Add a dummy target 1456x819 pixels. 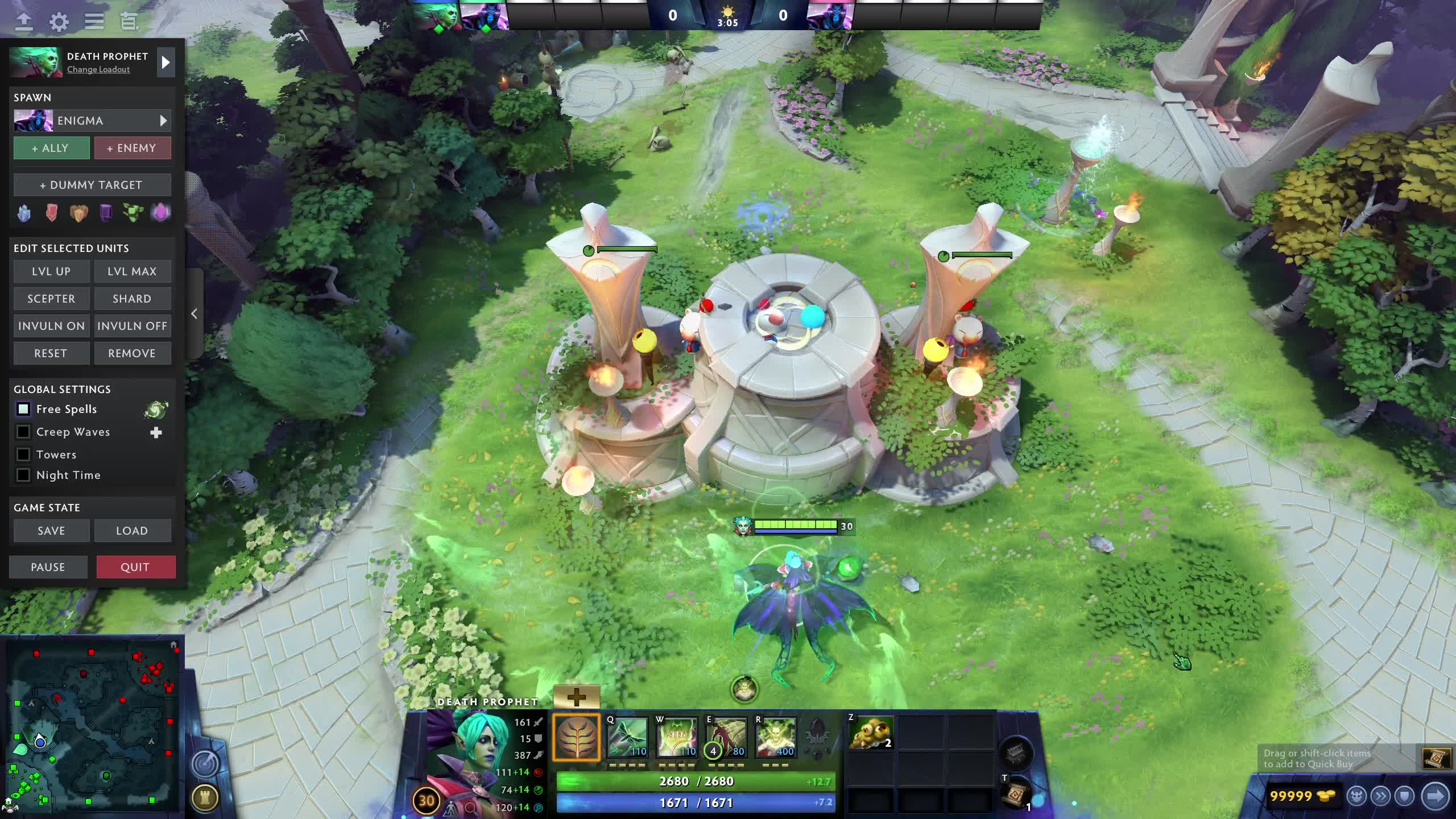click(92, 185)
